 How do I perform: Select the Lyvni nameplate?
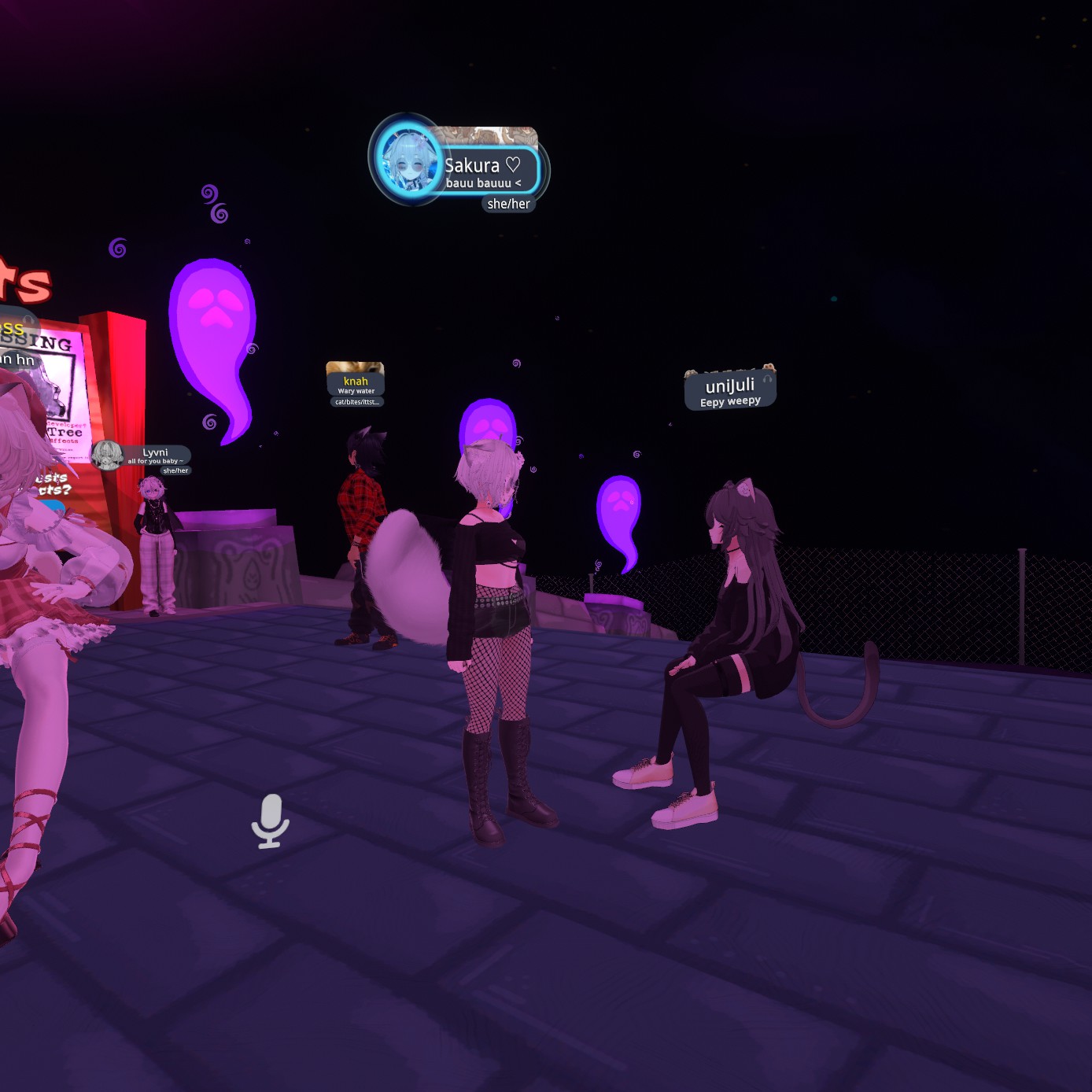[156, 455]
